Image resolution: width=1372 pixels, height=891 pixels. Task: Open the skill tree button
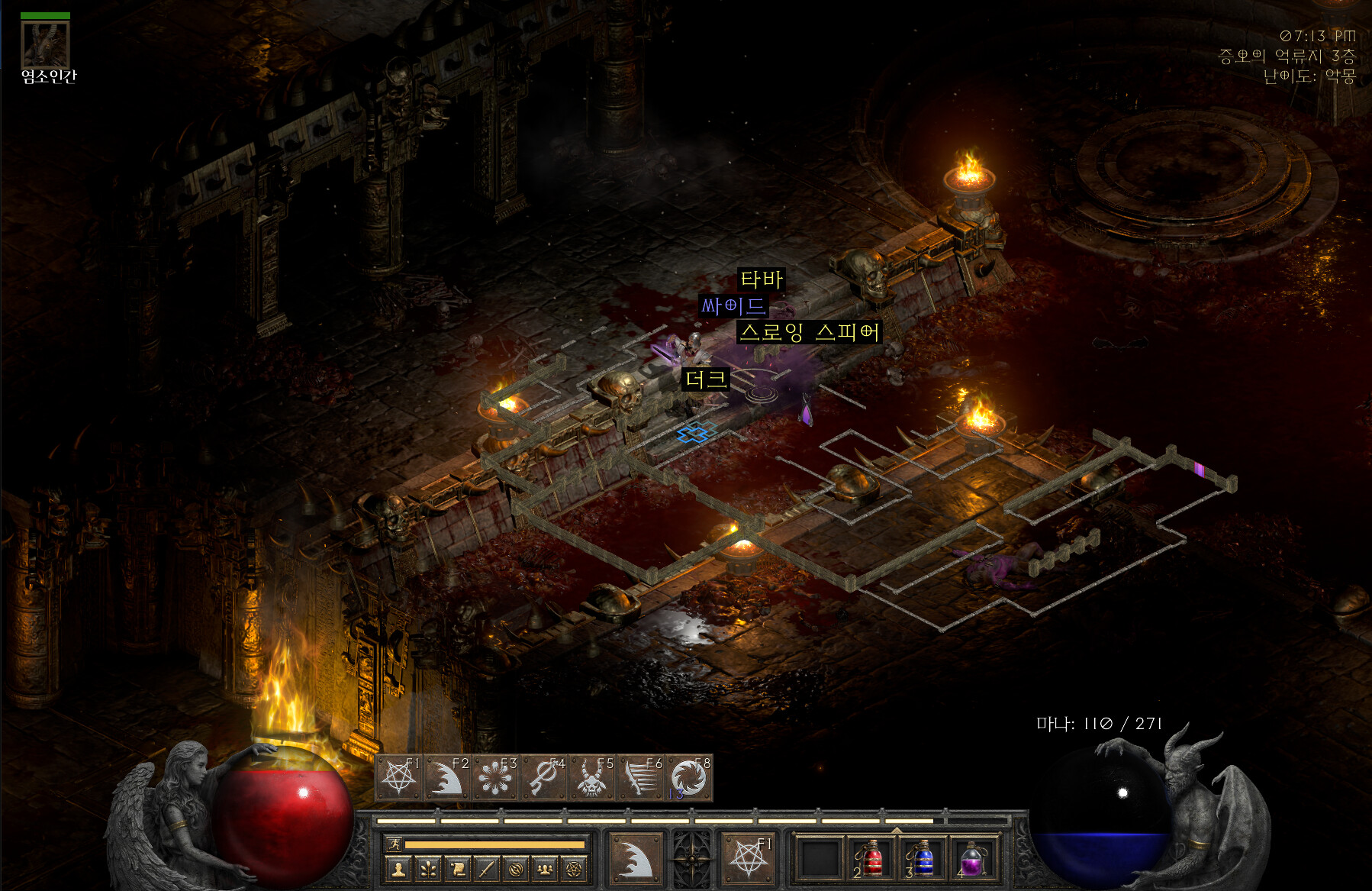coord(427,868)
